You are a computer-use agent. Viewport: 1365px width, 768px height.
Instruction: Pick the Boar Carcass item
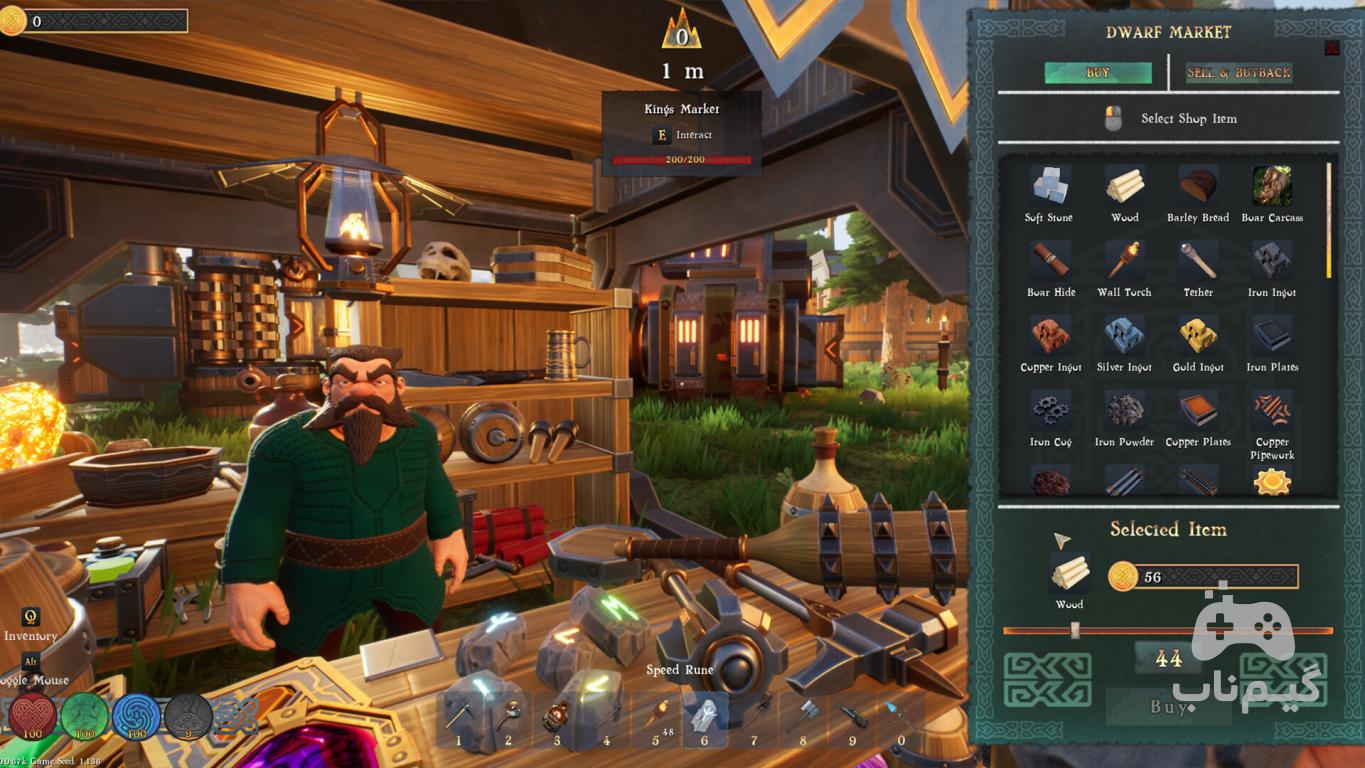(x=1272, y=187)
